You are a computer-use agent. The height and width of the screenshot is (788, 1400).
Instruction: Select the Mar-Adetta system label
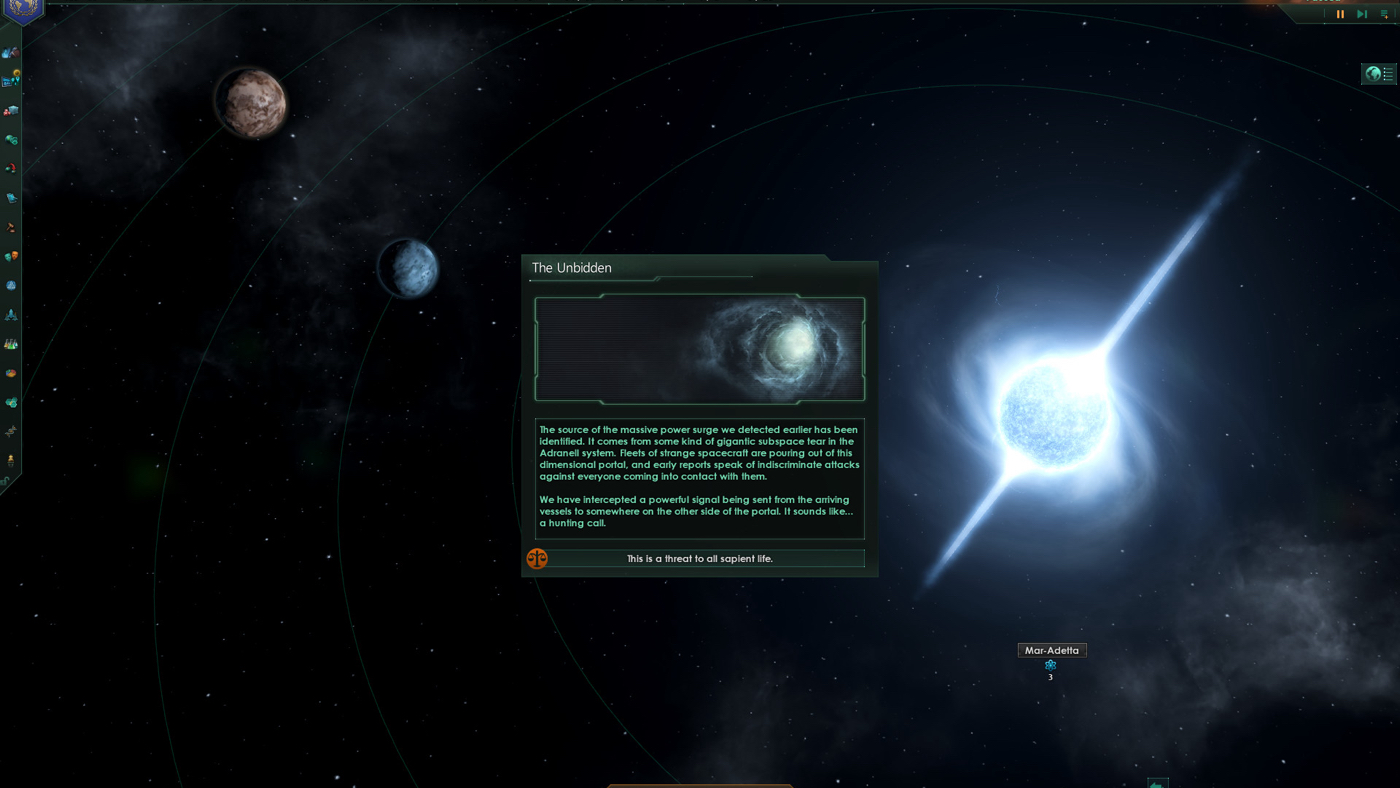click(1051, 649)
